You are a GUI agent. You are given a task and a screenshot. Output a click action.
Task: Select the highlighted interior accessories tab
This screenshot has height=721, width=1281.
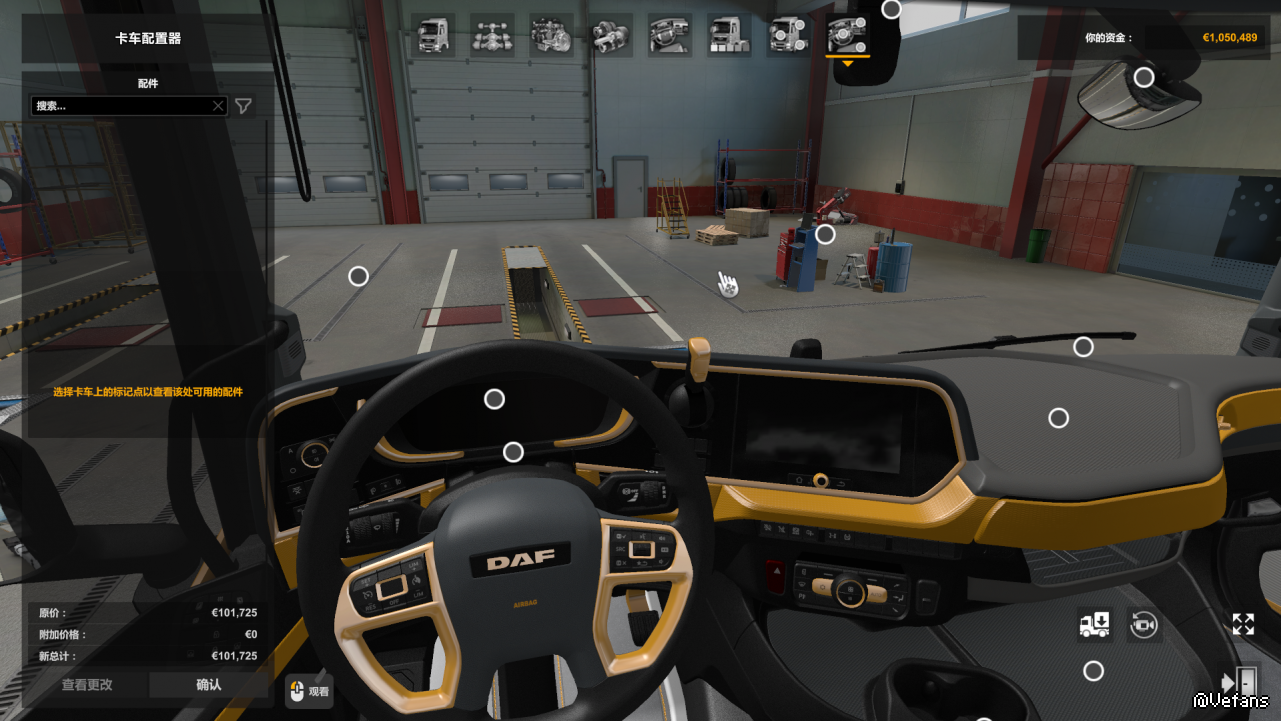click(847, 35)
